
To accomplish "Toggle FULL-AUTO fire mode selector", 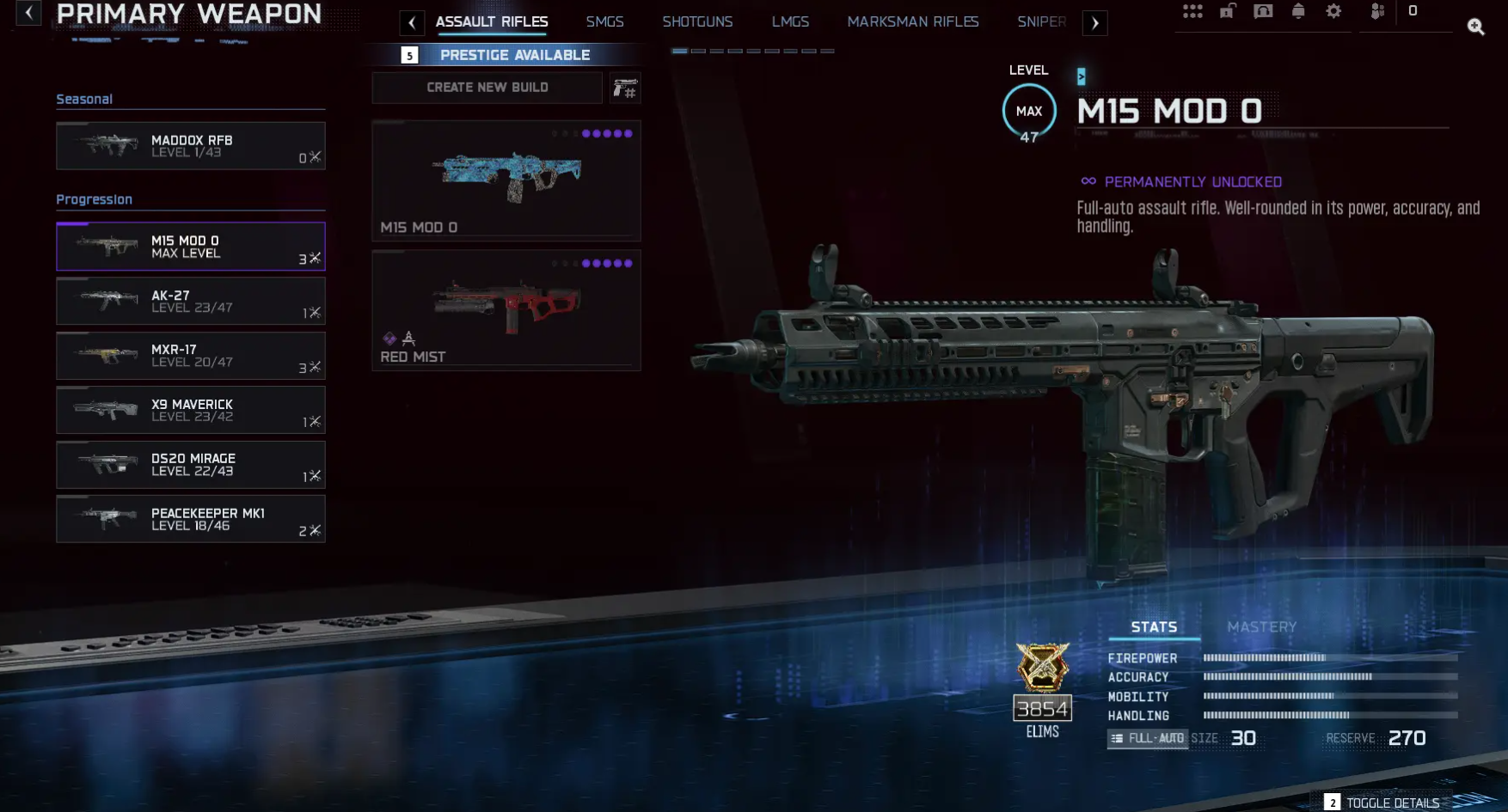I will click(1147, 737).
